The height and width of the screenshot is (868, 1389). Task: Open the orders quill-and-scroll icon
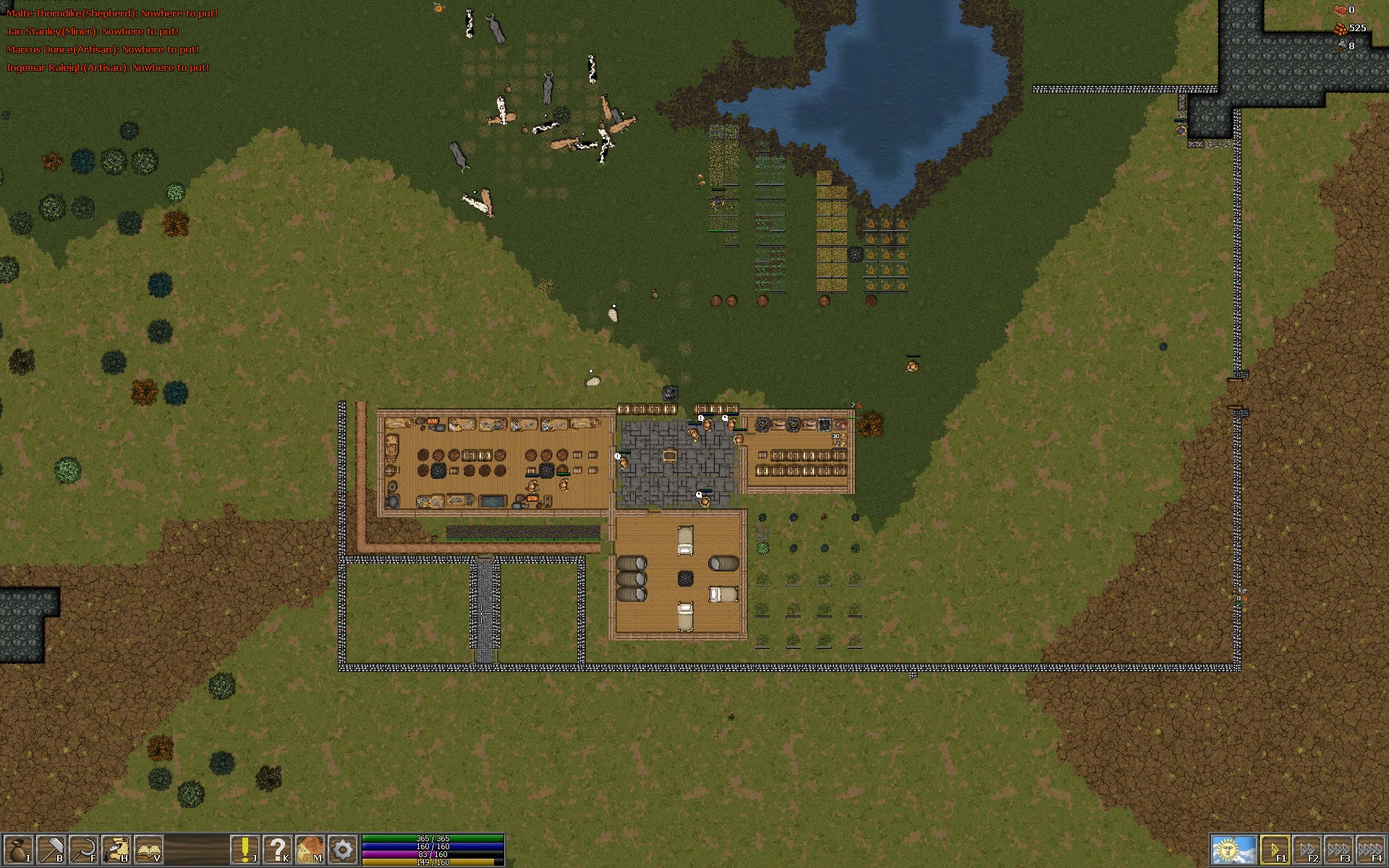[116, 850]
